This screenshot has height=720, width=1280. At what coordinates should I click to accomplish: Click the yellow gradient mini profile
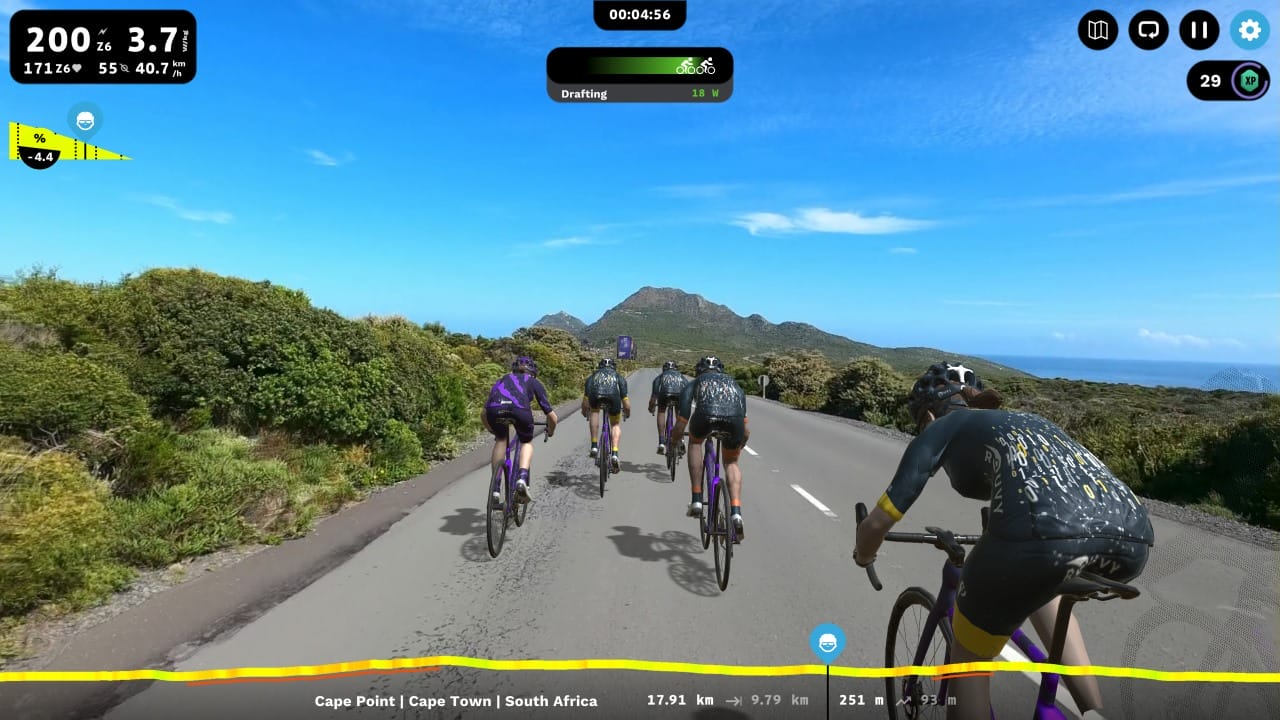pos(70,143)
